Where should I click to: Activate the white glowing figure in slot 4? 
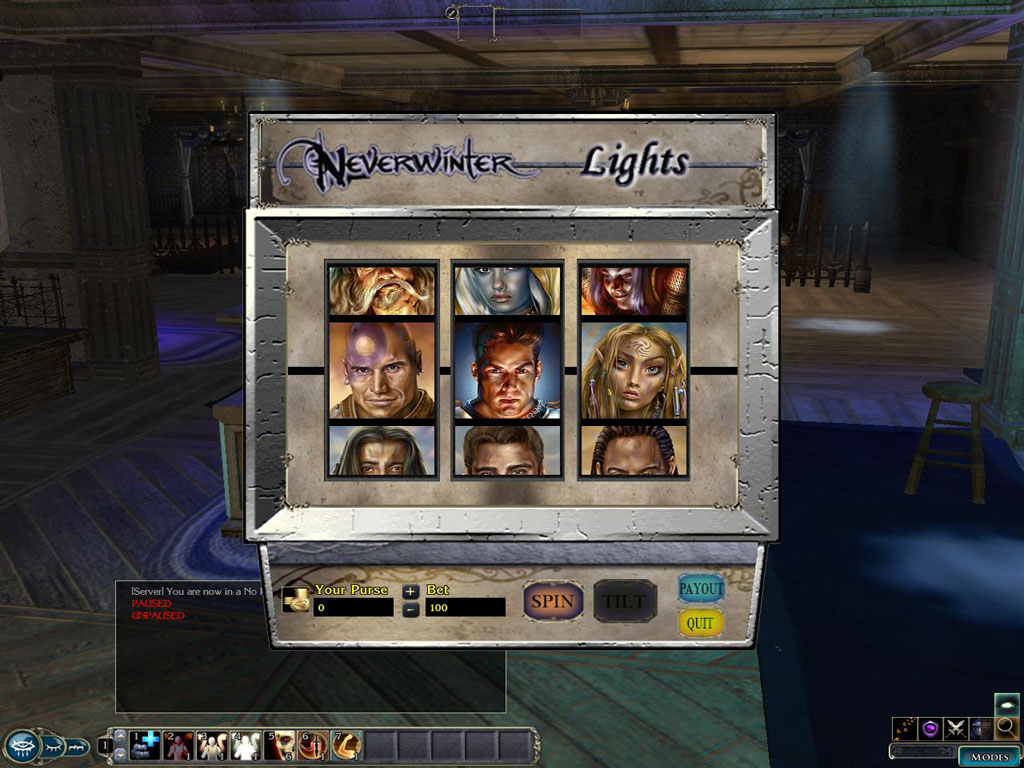coord(245,746)
